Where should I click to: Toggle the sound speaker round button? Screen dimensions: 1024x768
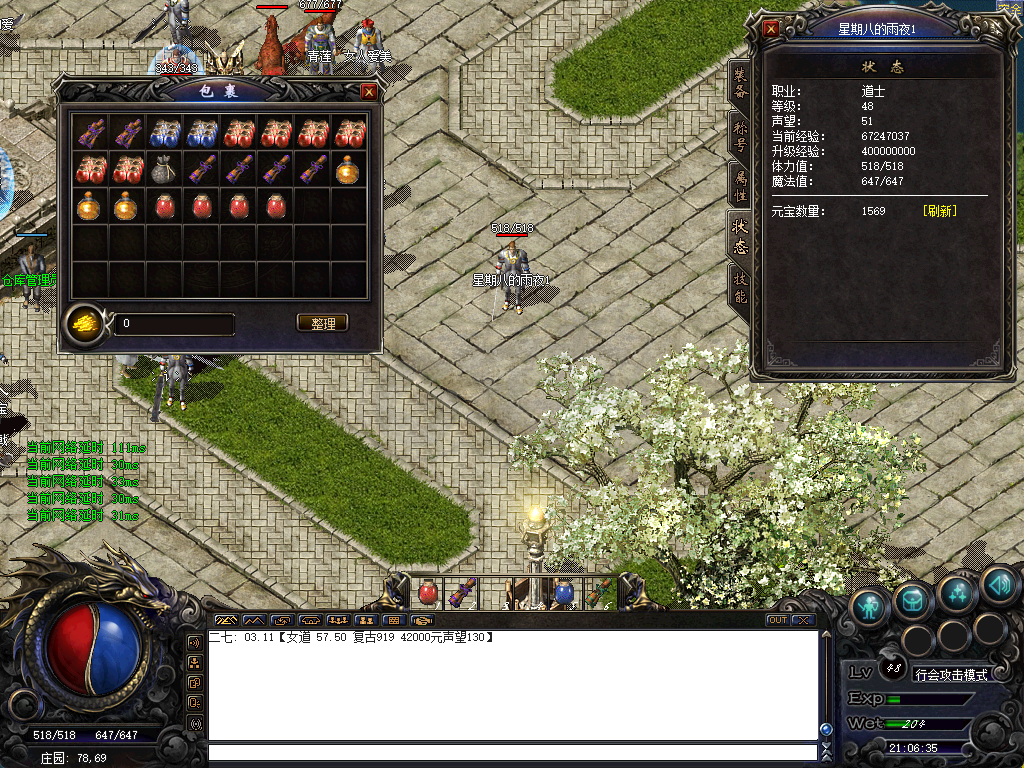pos(998,584)
